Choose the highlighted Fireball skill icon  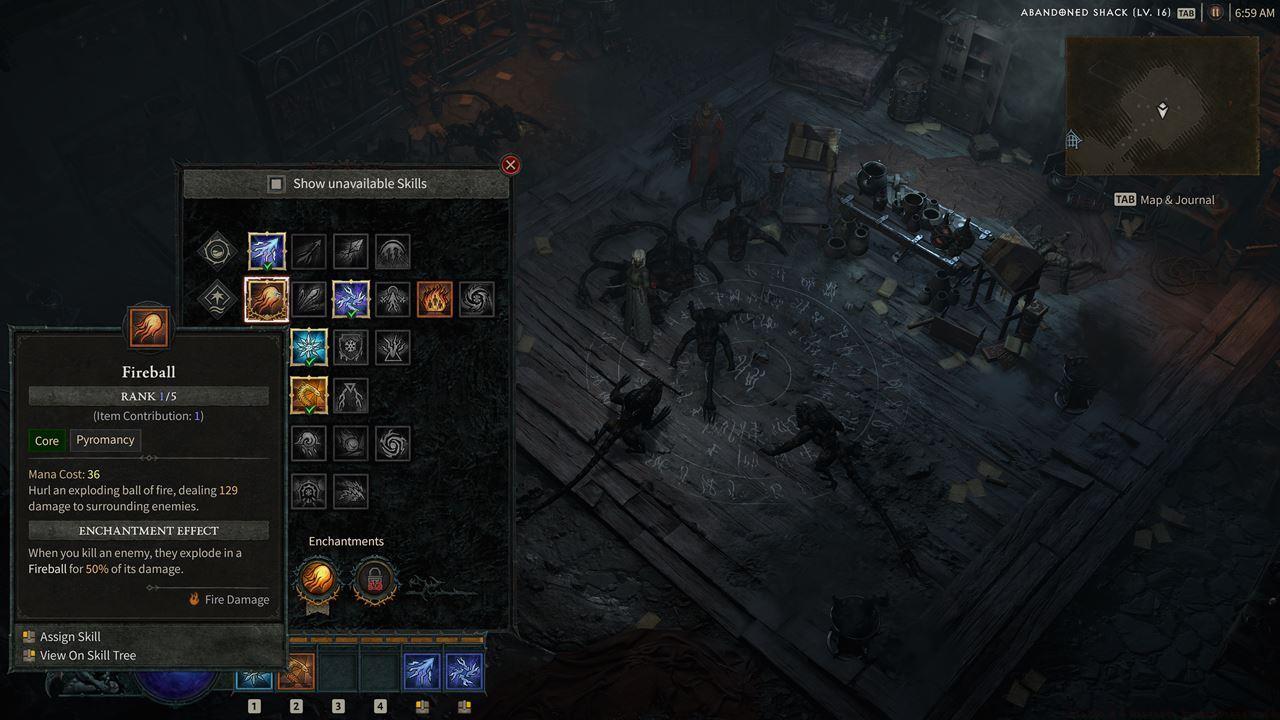point(267,299)
